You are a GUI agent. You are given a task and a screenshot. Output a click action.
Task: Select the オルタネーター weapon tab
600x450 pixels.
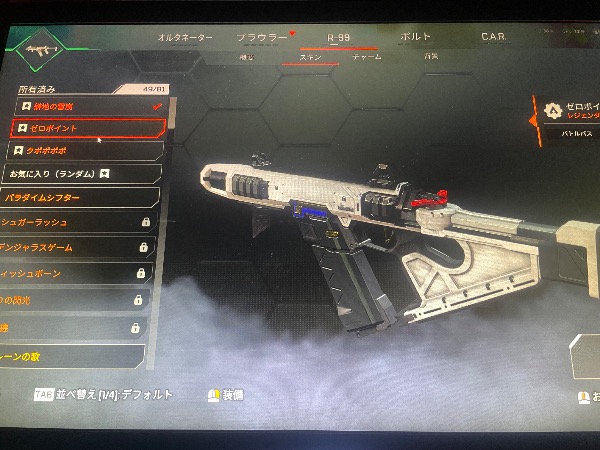tap(185, 37)
